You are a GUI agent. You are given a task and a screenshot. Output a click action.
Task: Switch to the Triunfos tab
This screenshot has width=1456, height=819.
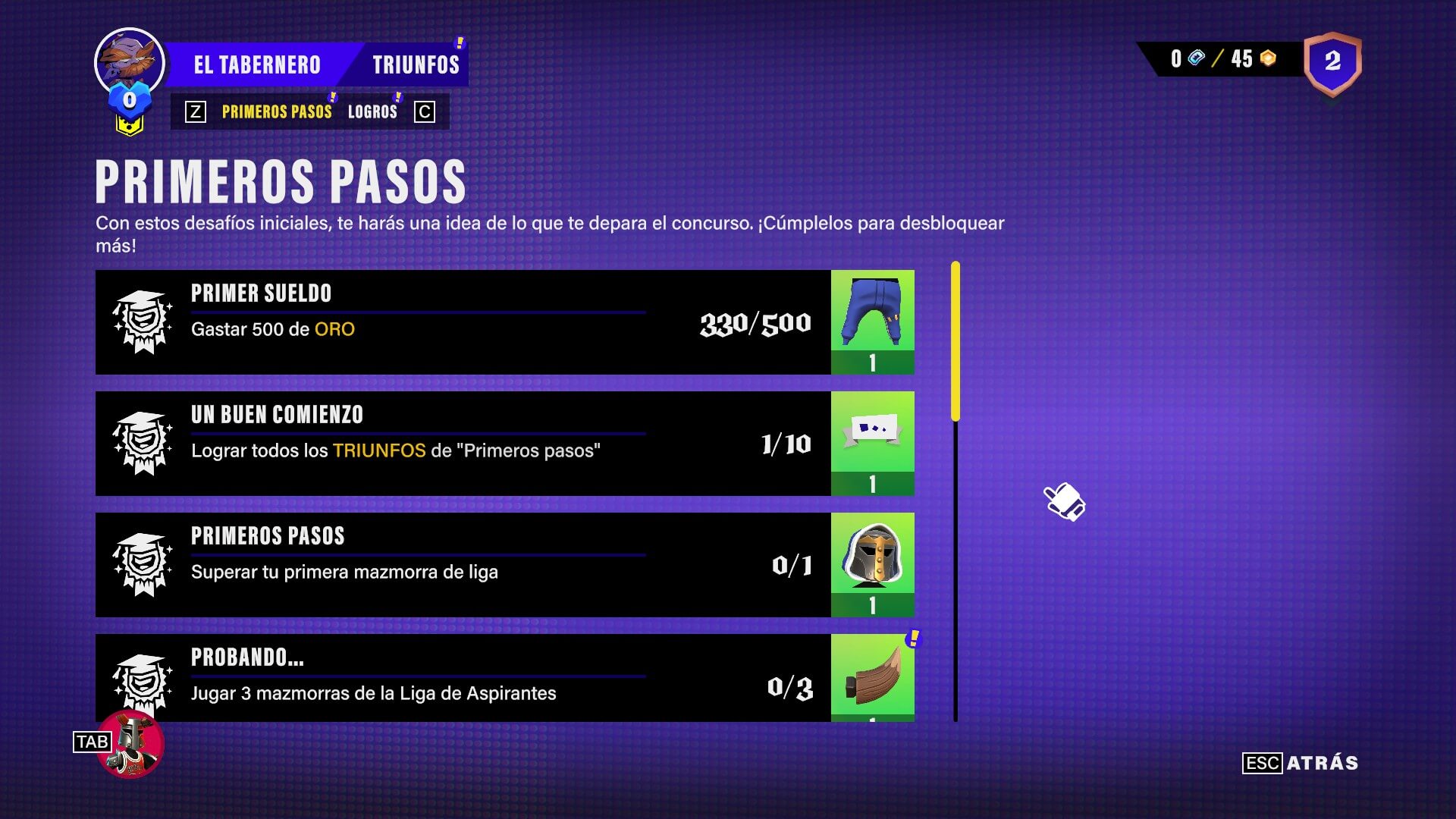pyautogui.click(x=416, y=65)
